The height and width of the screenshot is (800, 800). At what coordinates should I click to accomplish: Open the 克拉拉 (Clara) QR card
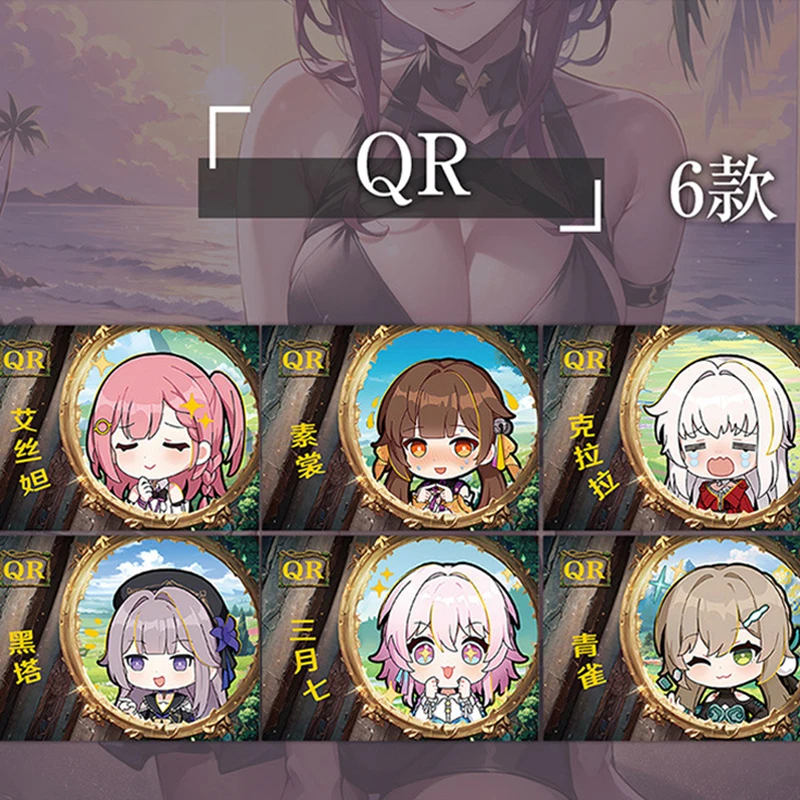[x=672, y=428]
